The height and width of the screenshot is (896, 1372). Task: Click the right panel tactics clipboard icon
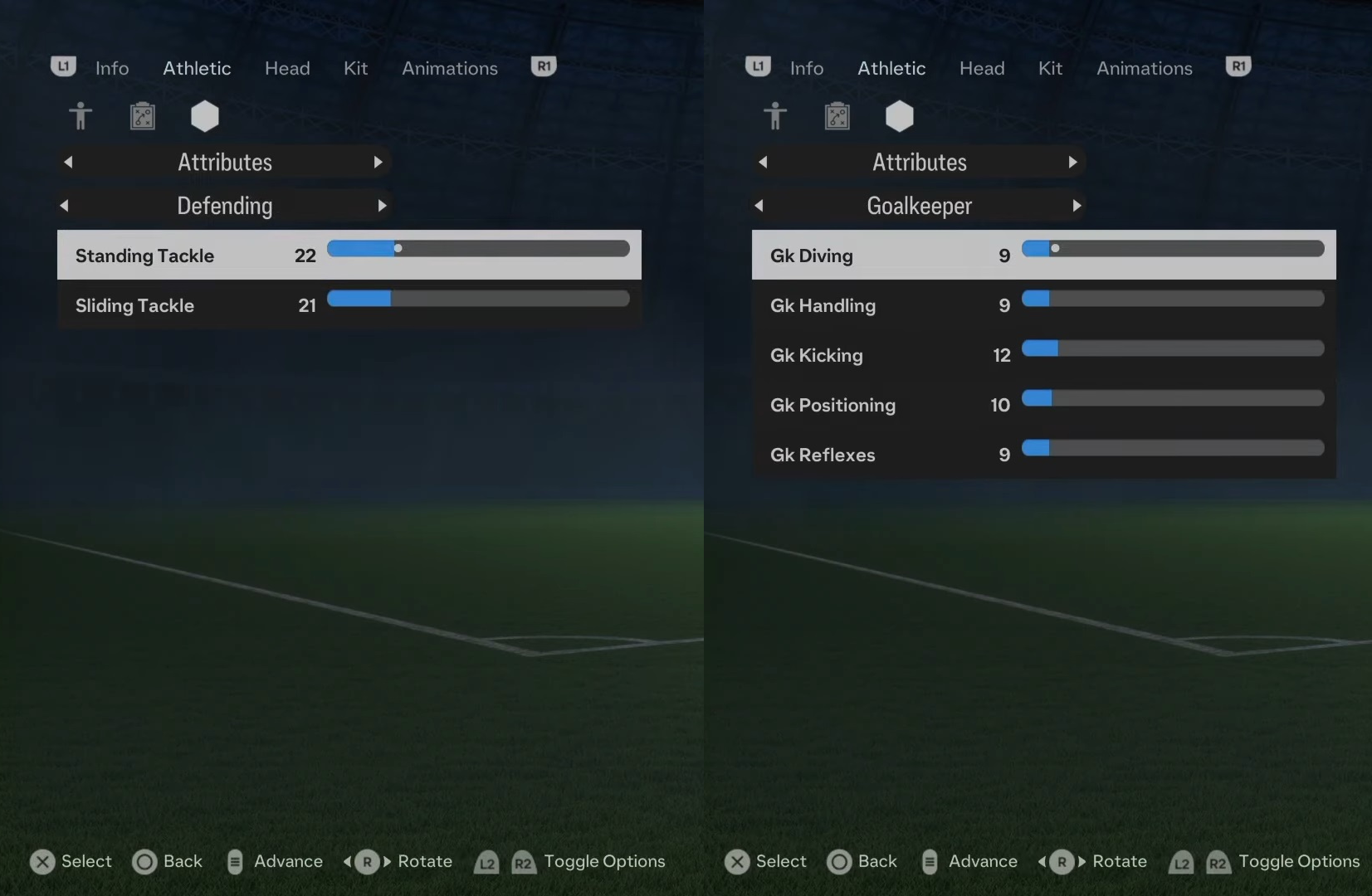tap(837, 116)
